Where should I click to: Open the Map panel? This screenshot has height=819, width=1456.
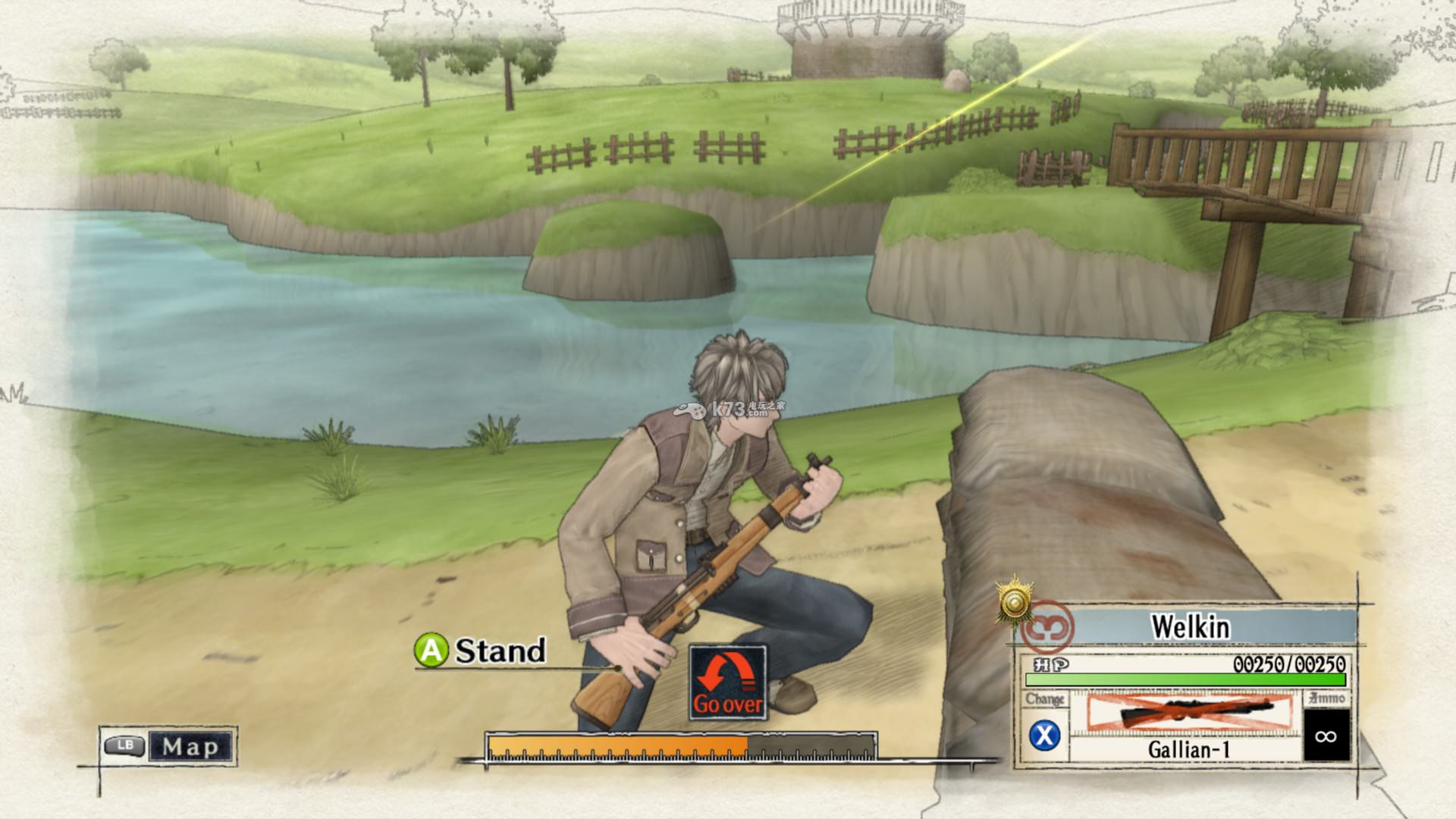pos(190,746)
